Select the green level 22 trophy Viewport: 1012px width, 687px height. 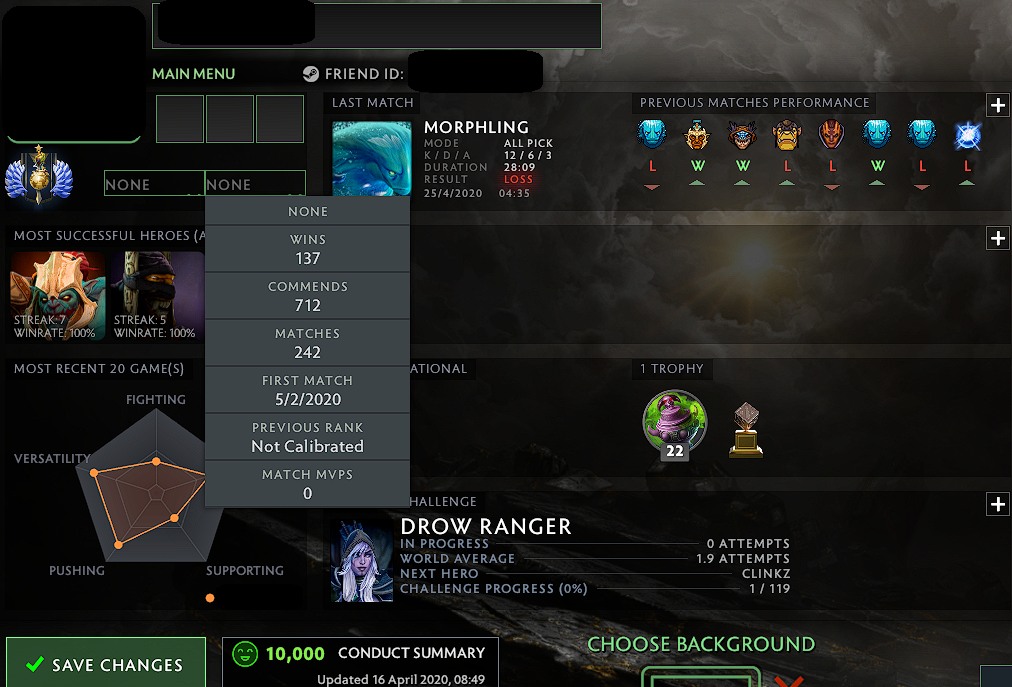pyautogui.click(x=674, y=424)
